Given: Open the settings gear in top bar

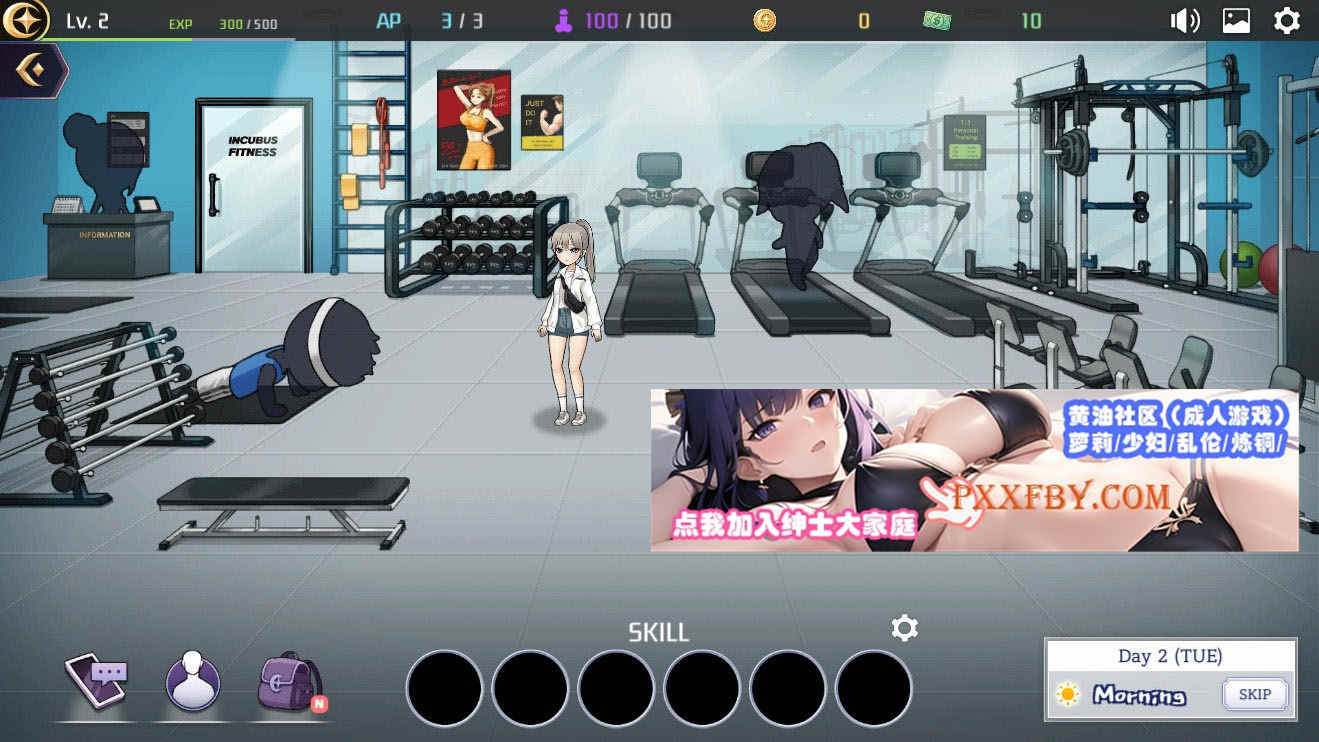Looking at the screenshot, I should pyautogui.click(x=1286, y=20).
